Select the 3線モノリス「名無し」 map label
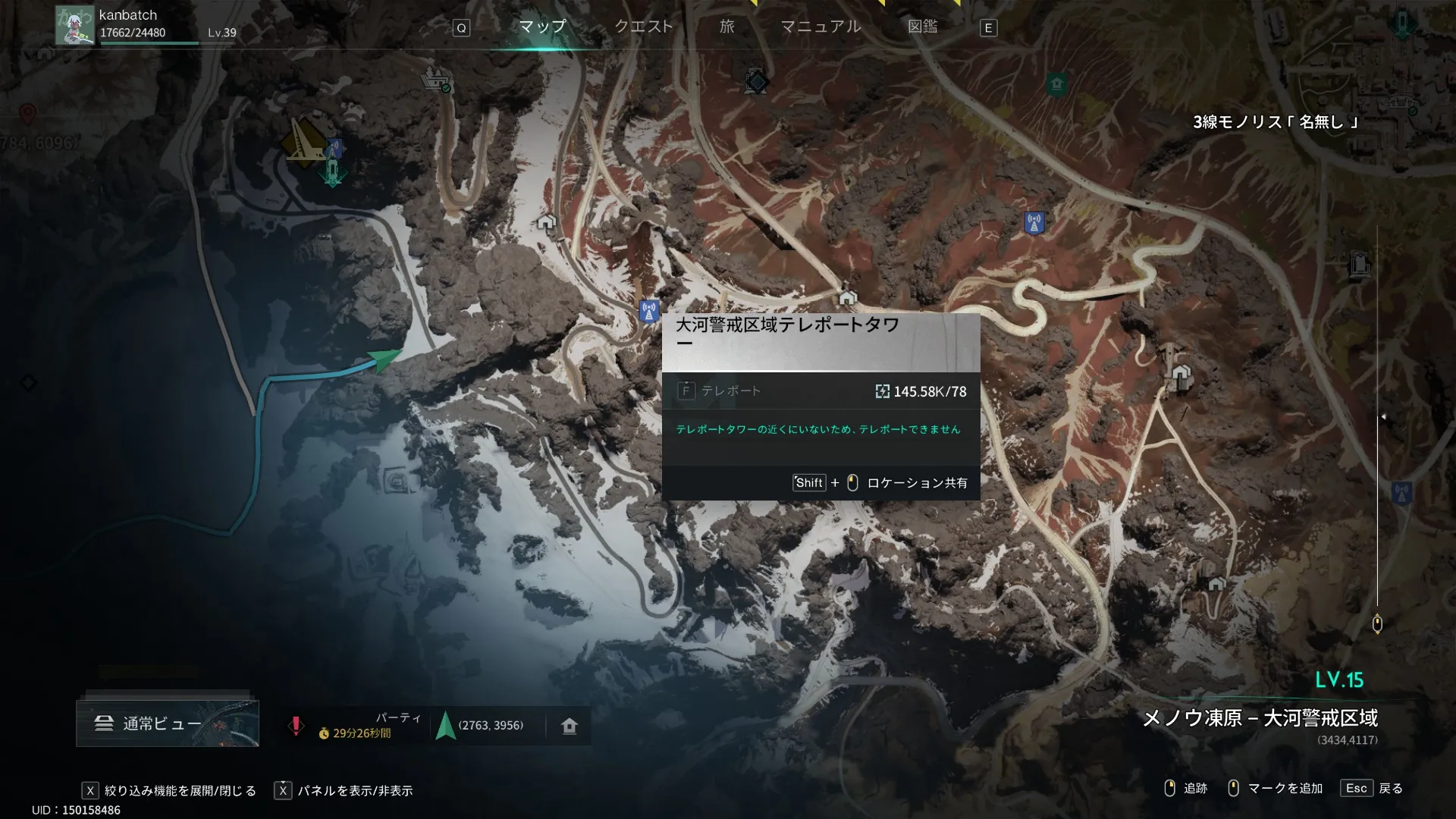 coord(1275,122)
